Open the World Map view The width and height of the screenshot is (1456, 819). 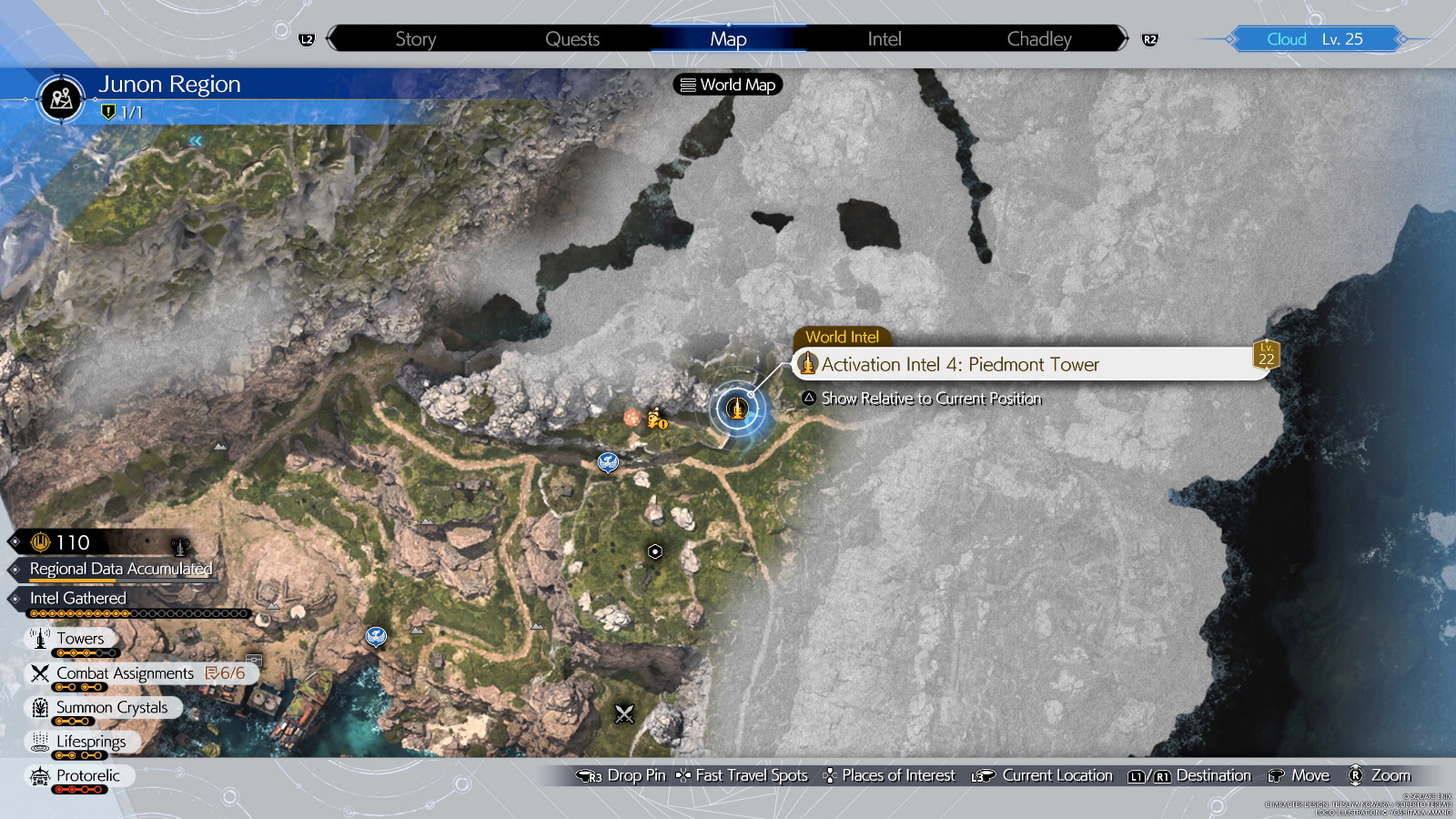pyautogui.click(x=728, y=85)
